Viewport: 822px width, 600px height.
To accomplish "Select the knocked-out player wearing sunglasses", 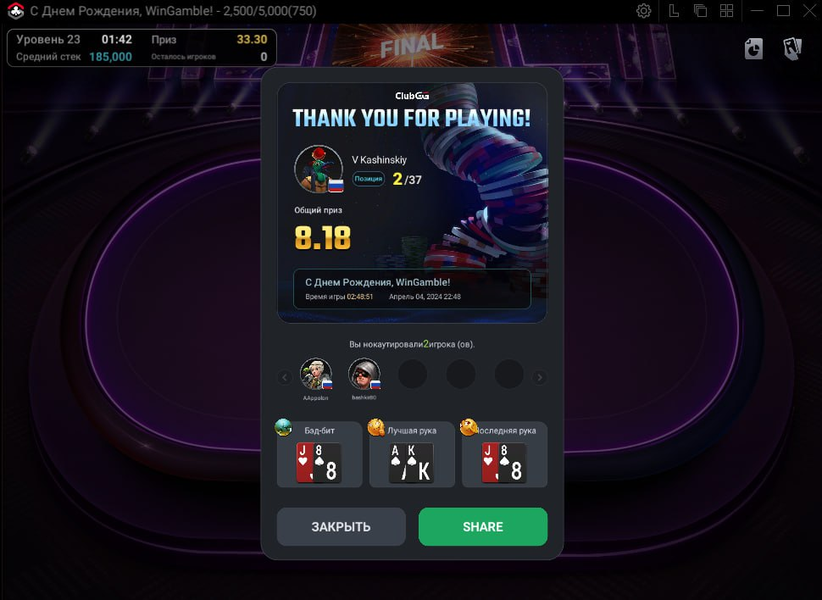I will point(364,375).
